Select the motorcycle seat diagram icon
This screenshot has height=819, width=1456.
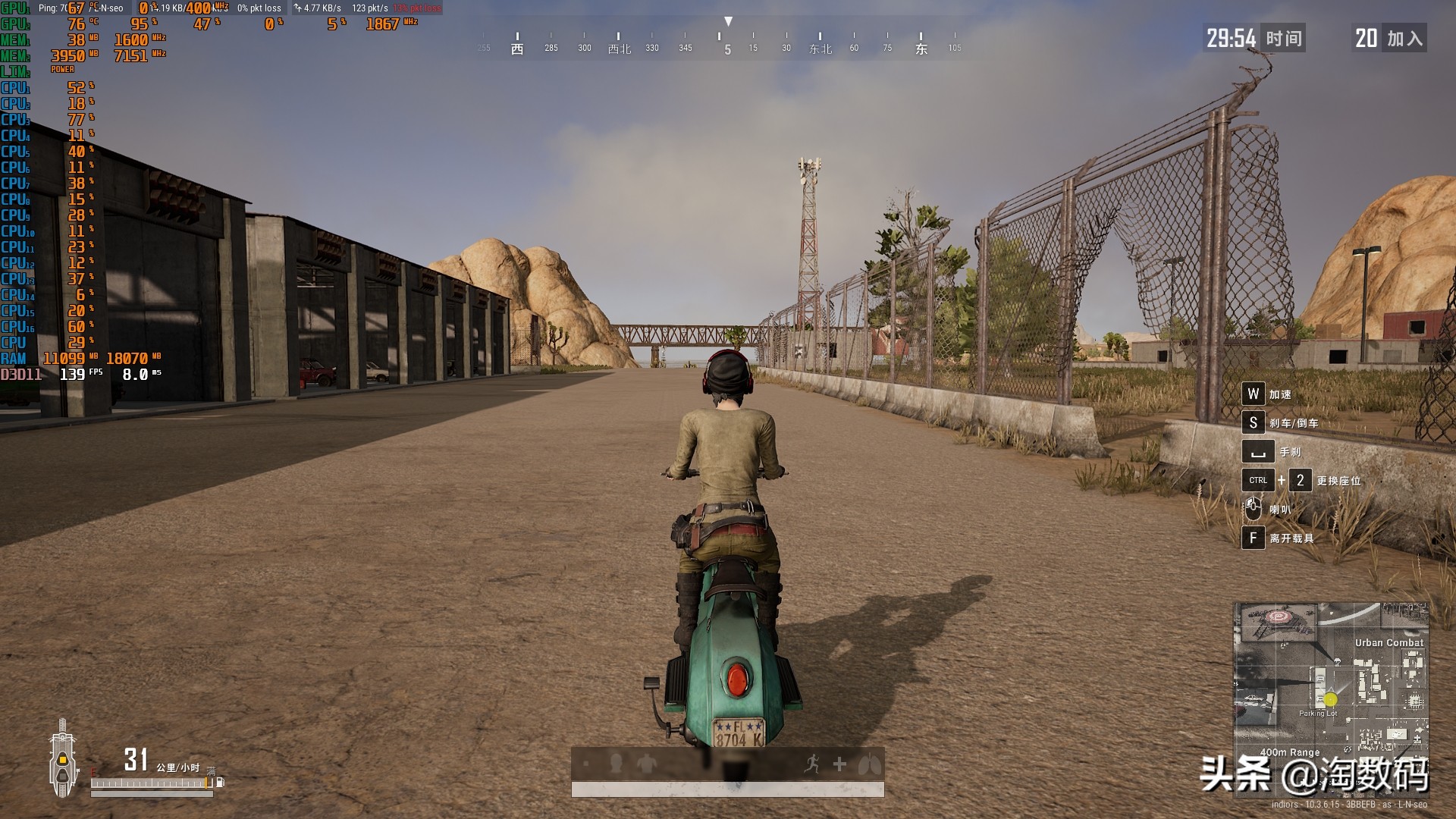coord(62,758)
